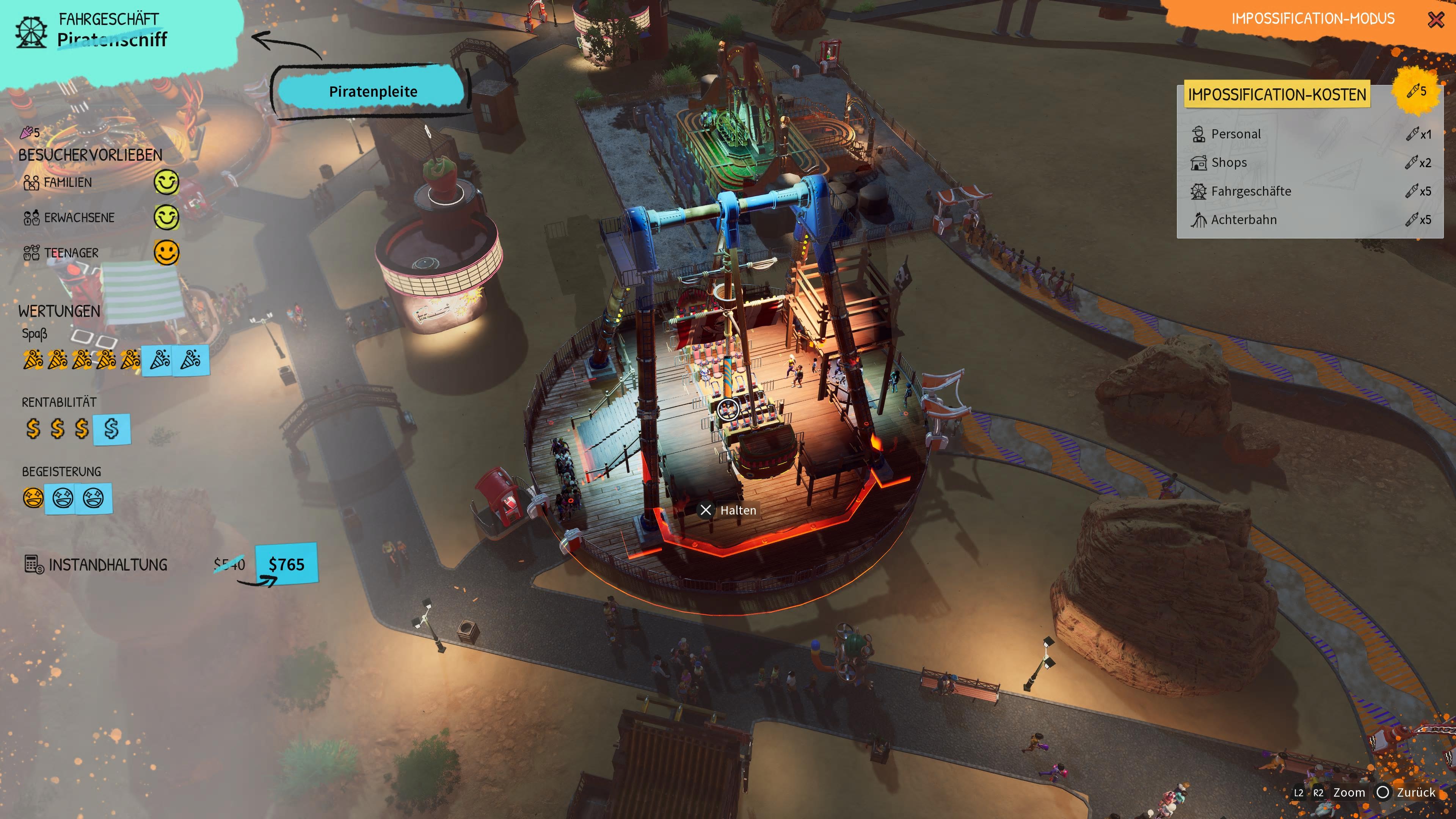Select the Piratenpleite impossification name
The image size is (1456, 819).
(x=372, y=91)
